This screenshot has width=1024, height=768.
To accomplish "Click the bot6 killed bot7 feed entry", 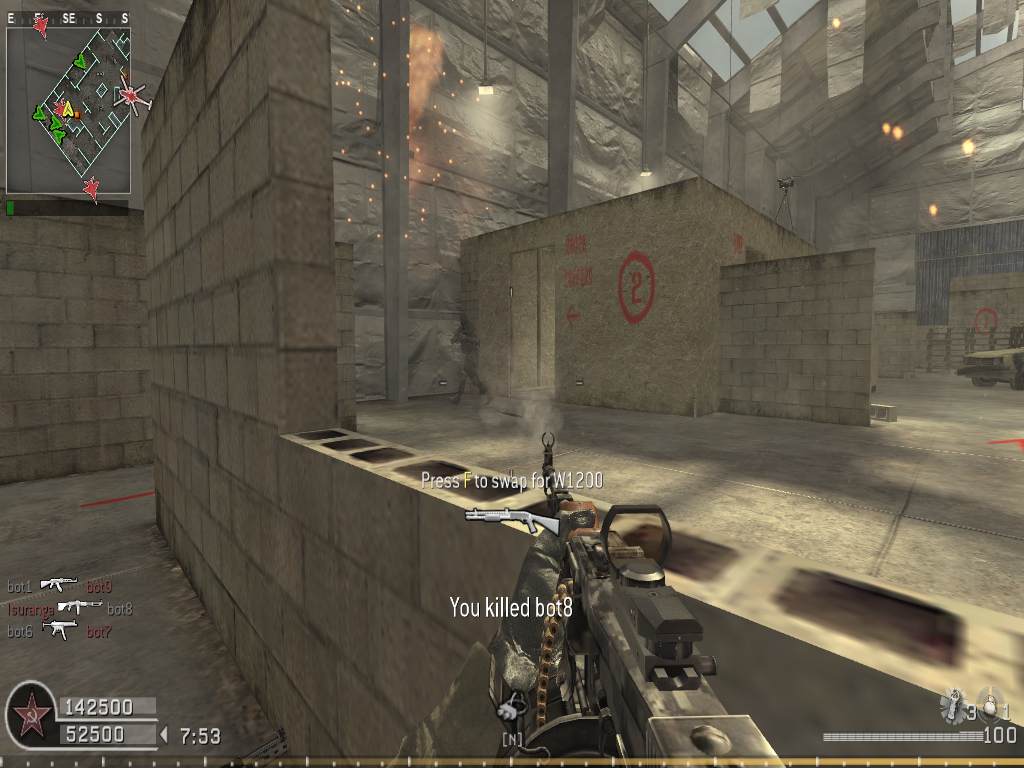I will [59, 630].
